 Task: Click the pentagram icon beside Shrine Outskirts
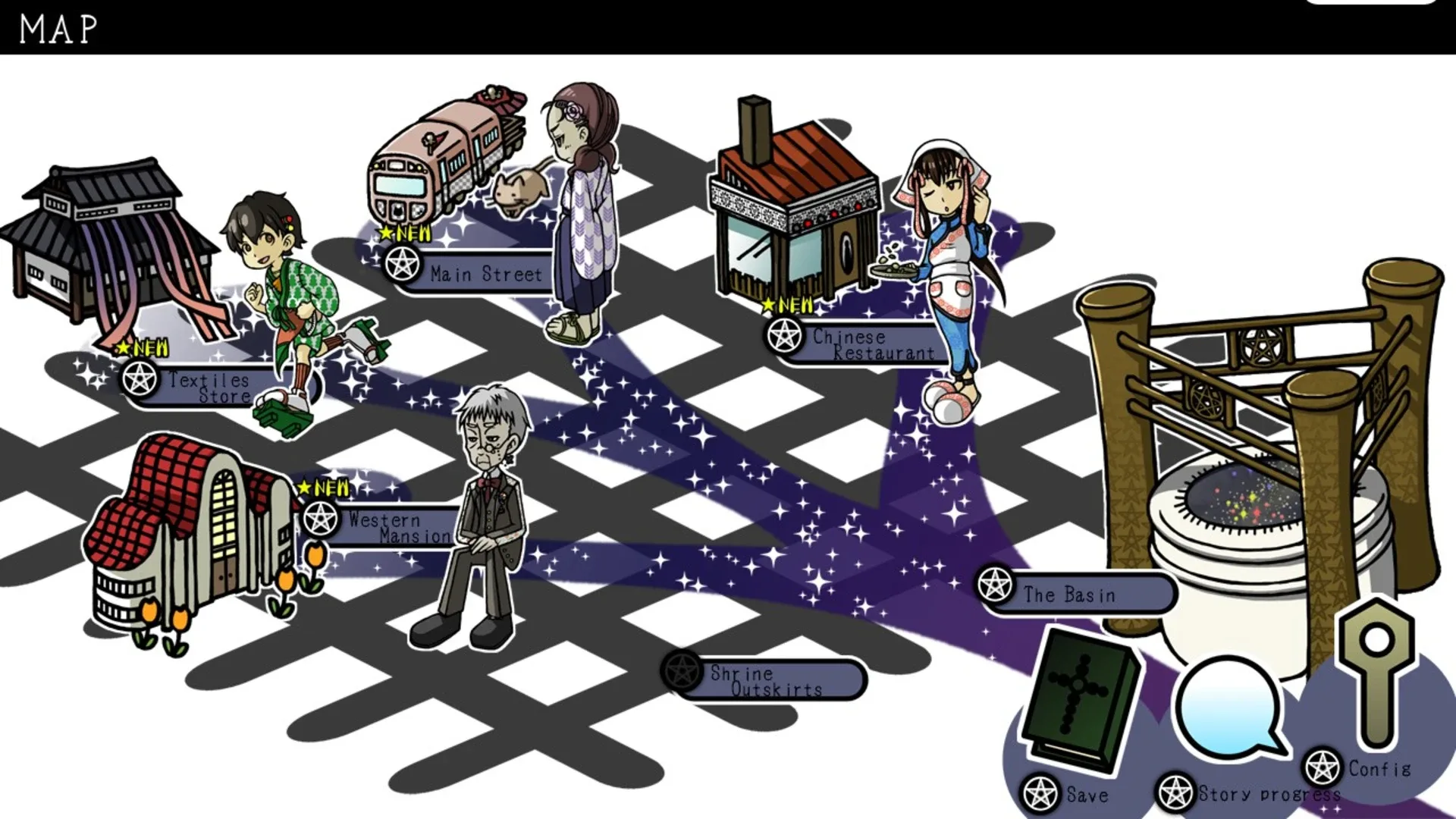(682, 671)
